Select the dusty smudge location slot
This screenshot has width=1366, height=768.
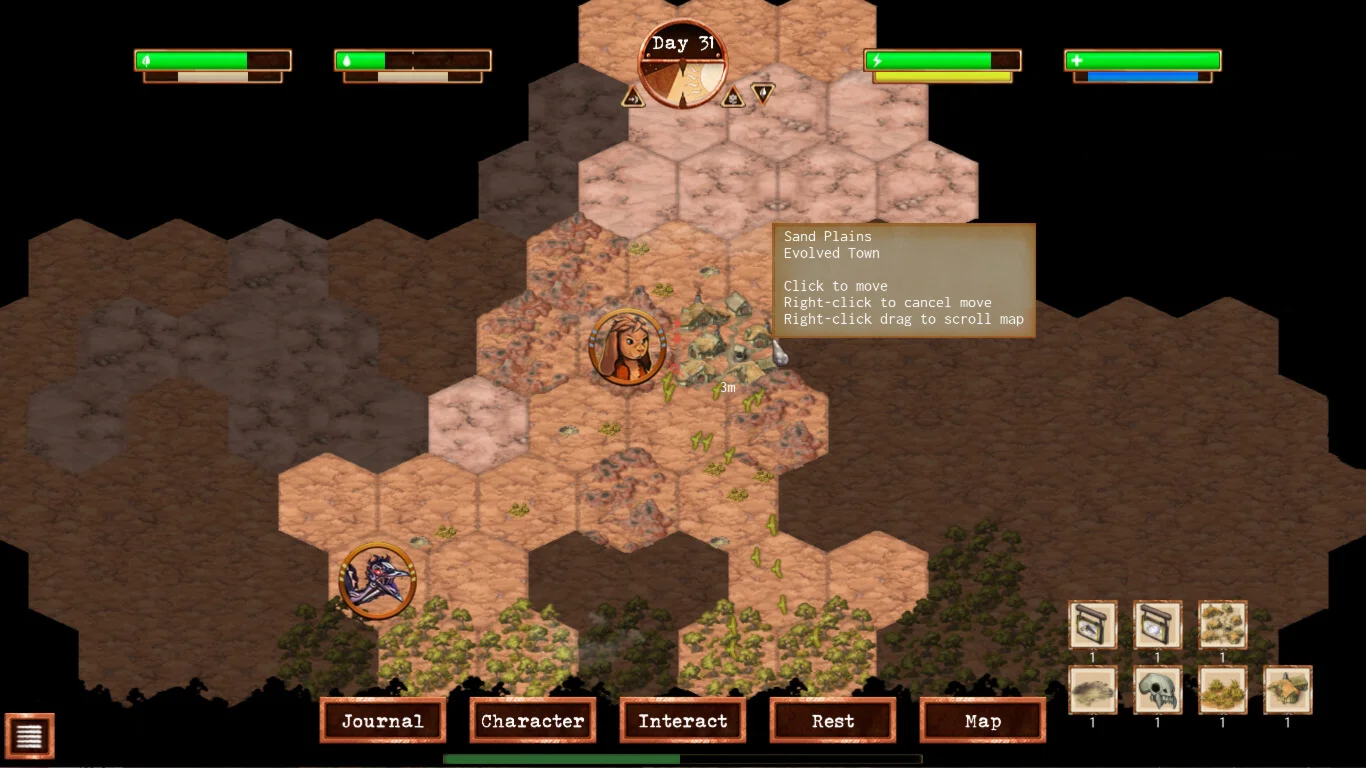click(x=1093, y=690)
